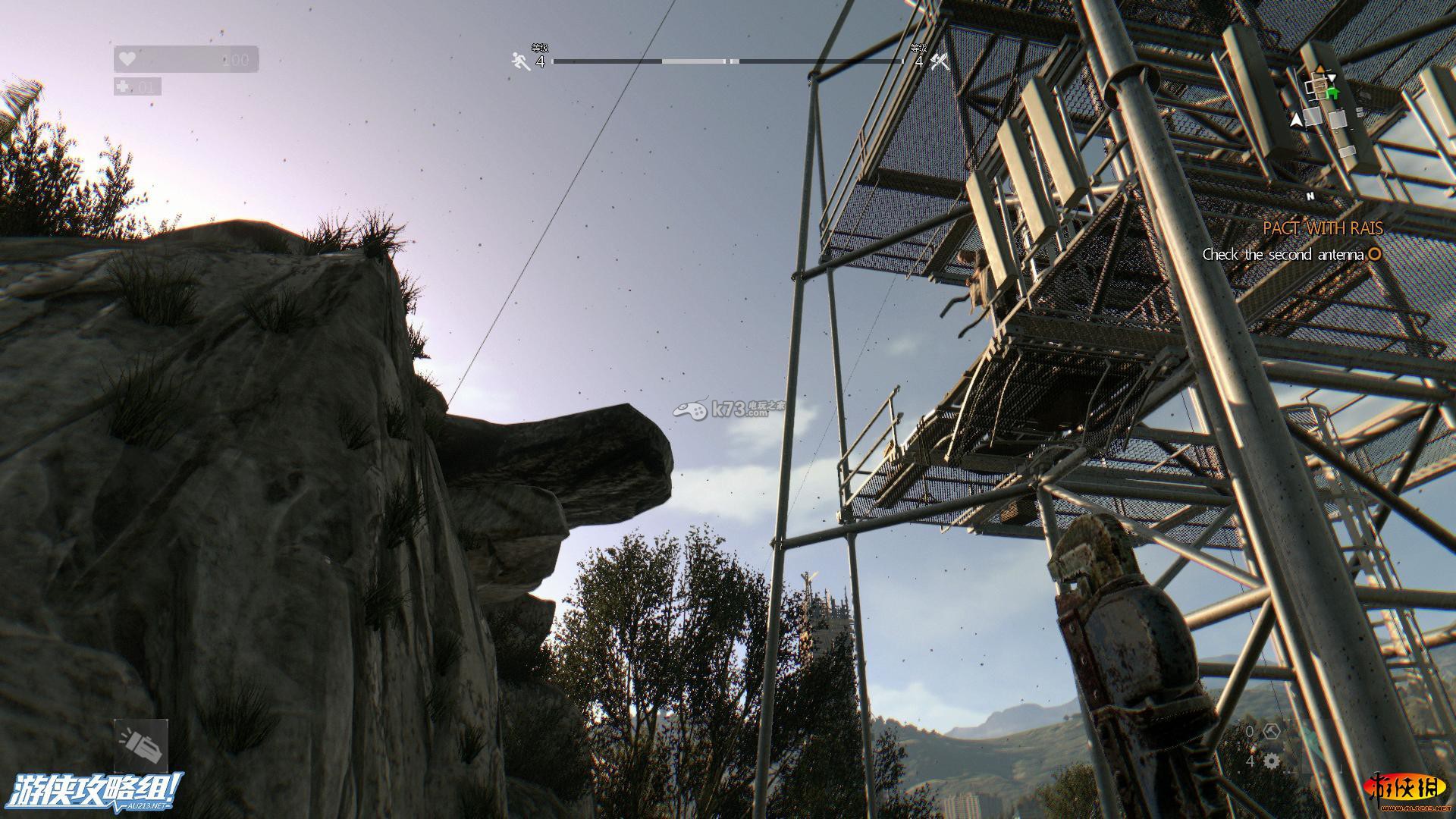1456x819 pixels.
Task: Click the gear icon beside the 4
Action: (x=1272, y=761)
